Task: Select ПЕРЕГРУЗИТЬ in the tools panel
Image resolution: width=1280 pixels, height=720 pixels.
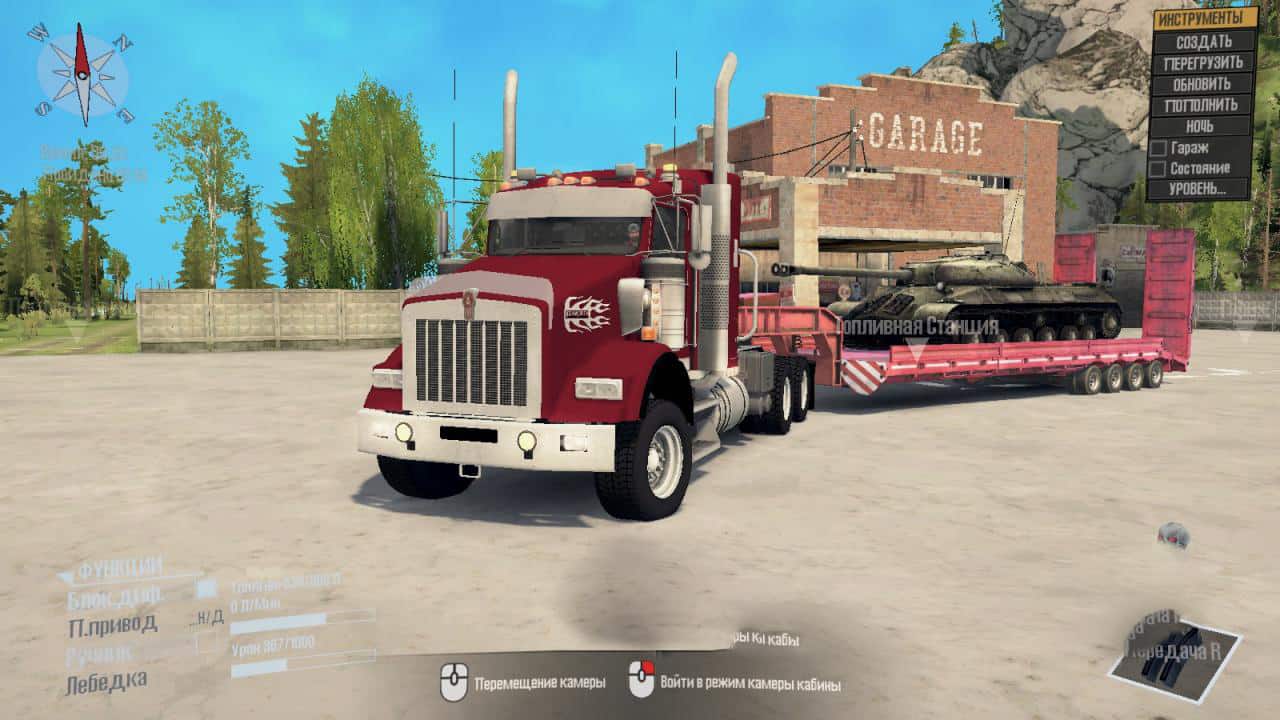Action: pos(1203,63)
